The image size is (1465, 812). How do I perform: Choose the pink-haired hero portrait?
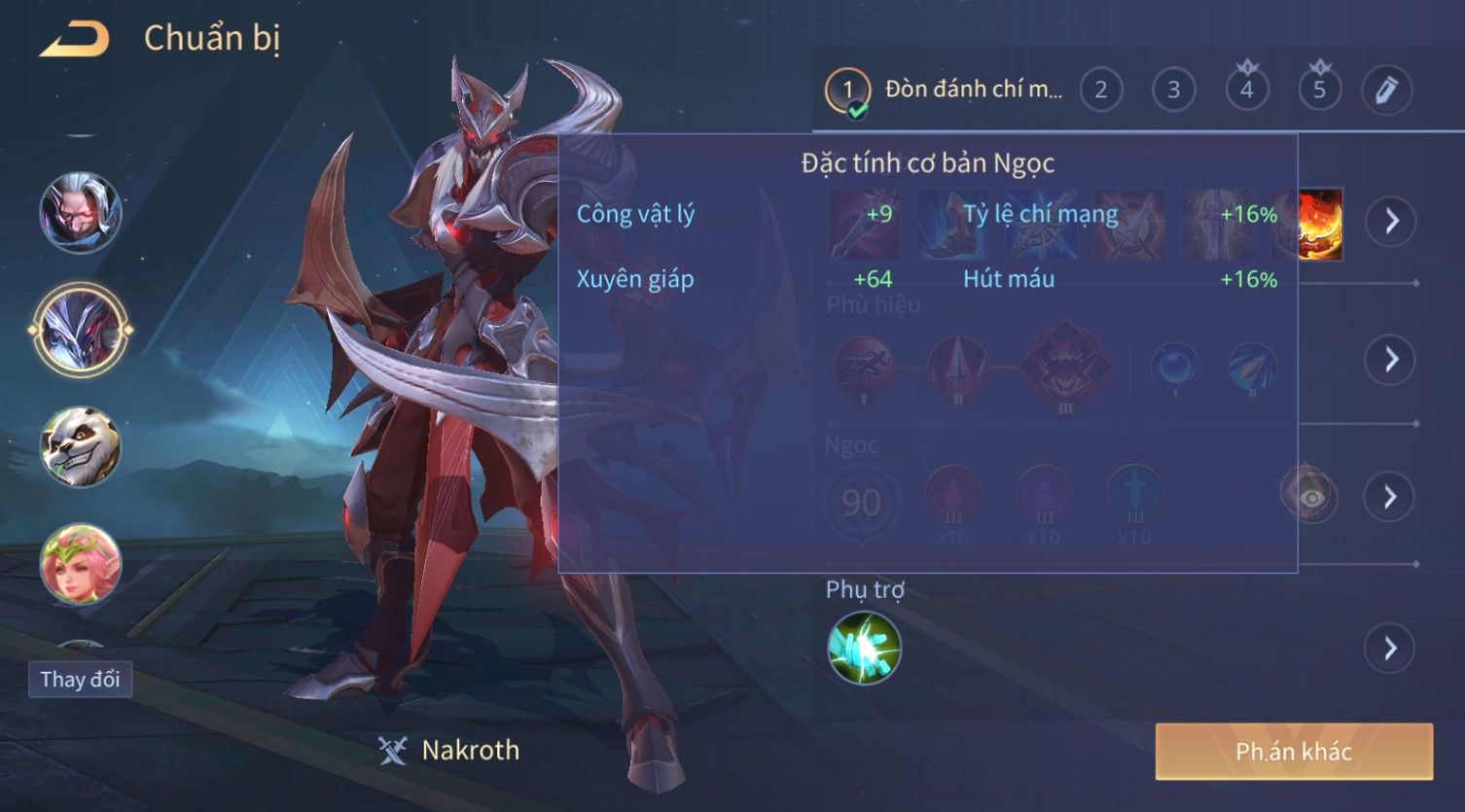(80, 563)
